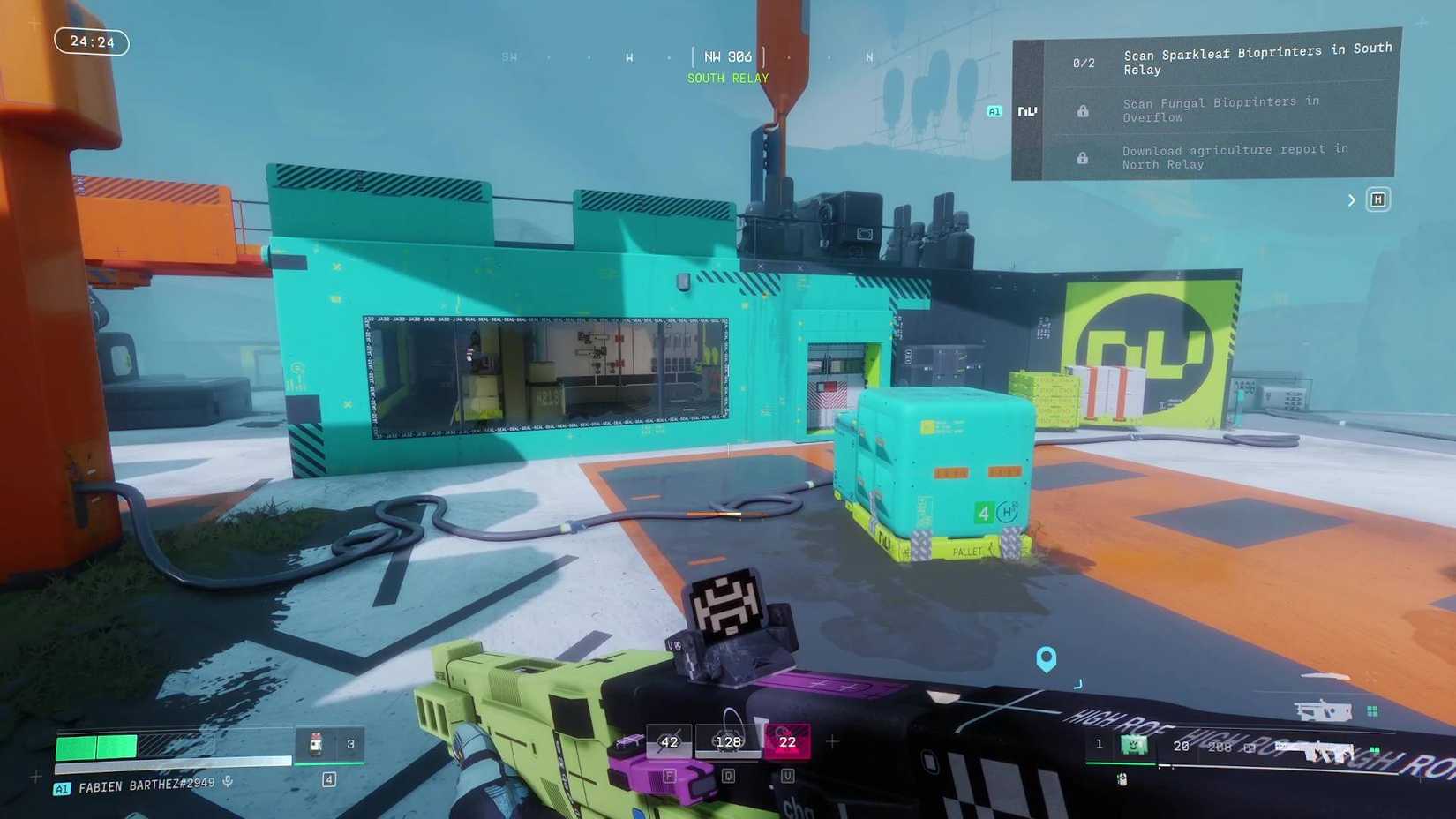Click the teal waypoint pin marker
The height and width of the screenshot is (819, 1456).
pyautogui.click(x=1046, y=658)
